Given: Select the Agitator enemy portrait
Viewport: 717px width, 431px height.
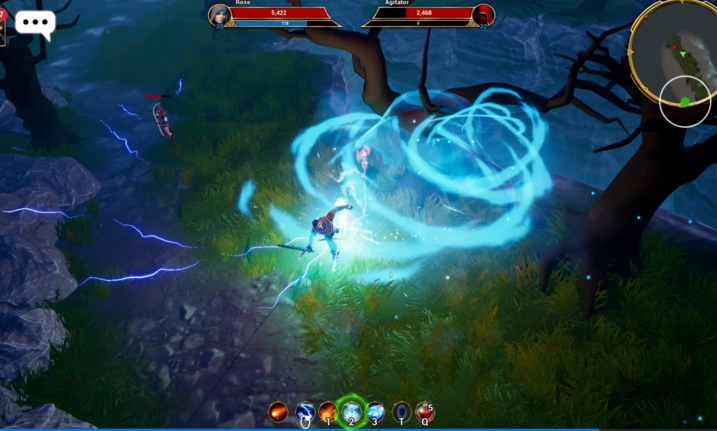Looking at the screenshot, I should (484, 15).
